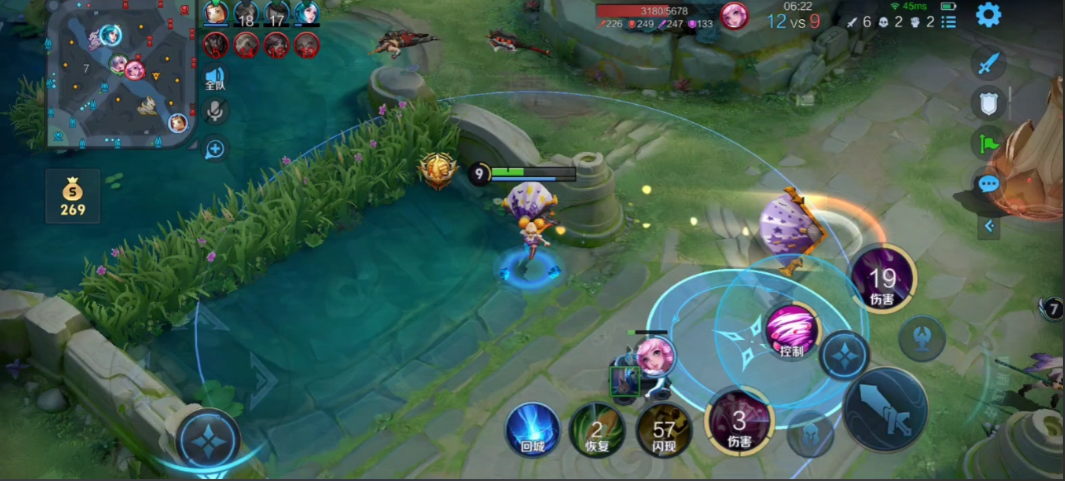Activate the 回城 recall ability
Image resolution: width=1065 pixels, height=481 pixels.
pos(531,428)
